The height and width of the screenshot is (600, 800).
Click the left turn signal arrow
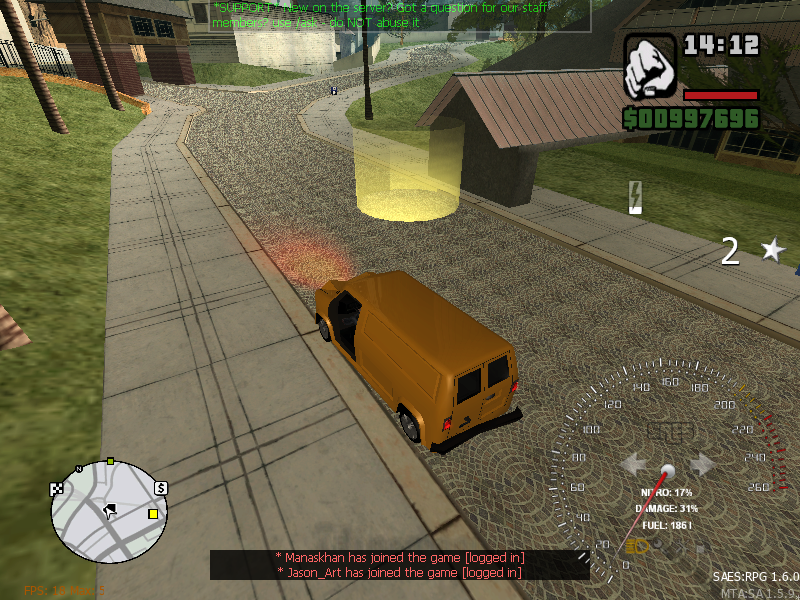pos(634,464)
